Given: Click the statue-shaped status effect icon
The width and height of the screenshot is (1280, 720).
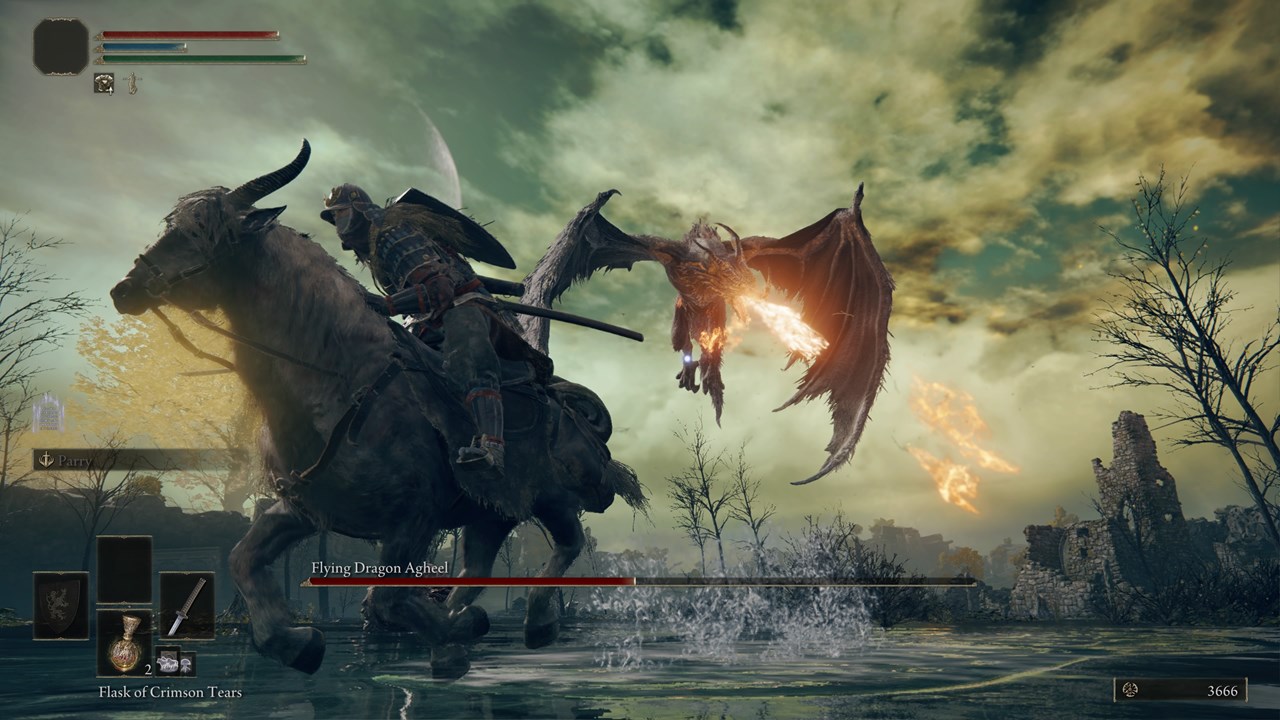Looking at the screenshot, I should tap(130, 84).
